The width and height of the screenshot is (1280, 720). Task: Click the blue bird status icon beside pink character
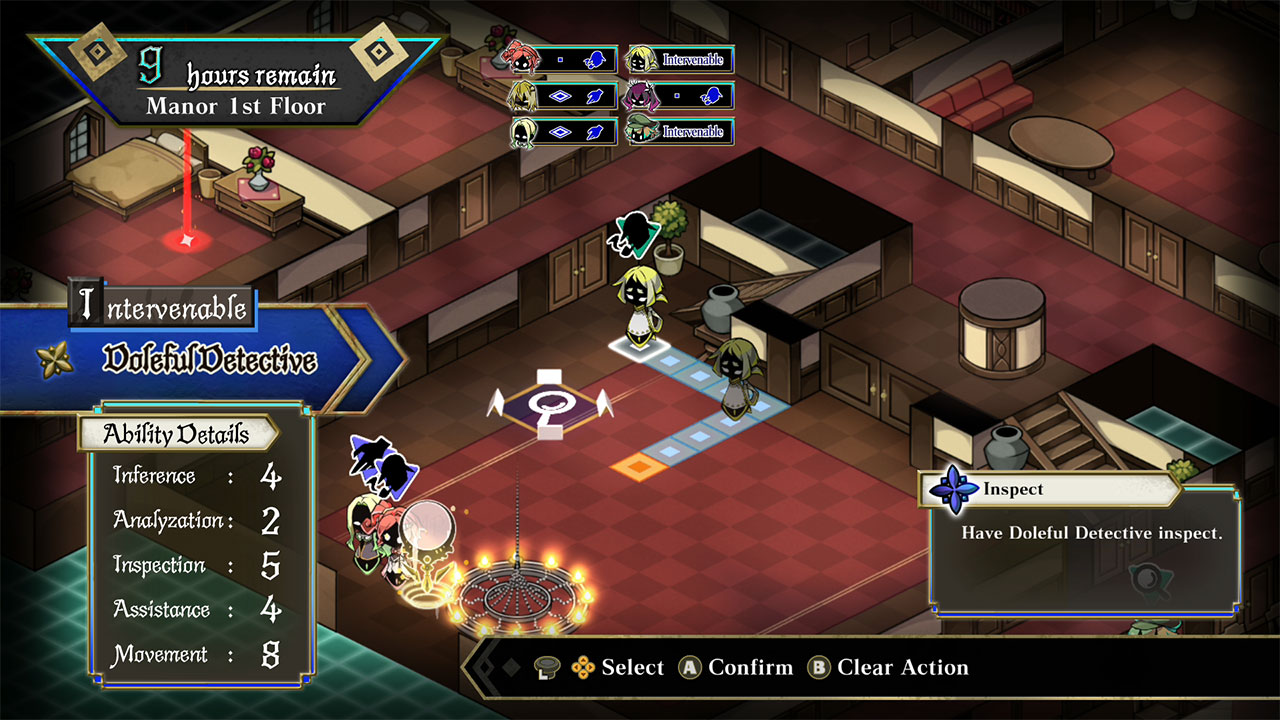click(x=596, y=62)
